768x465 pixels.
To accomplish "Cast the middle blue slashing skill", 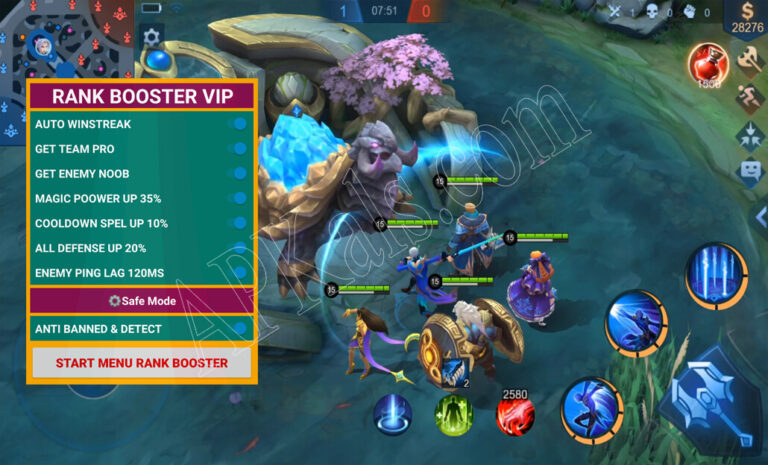I will (637, 322).
